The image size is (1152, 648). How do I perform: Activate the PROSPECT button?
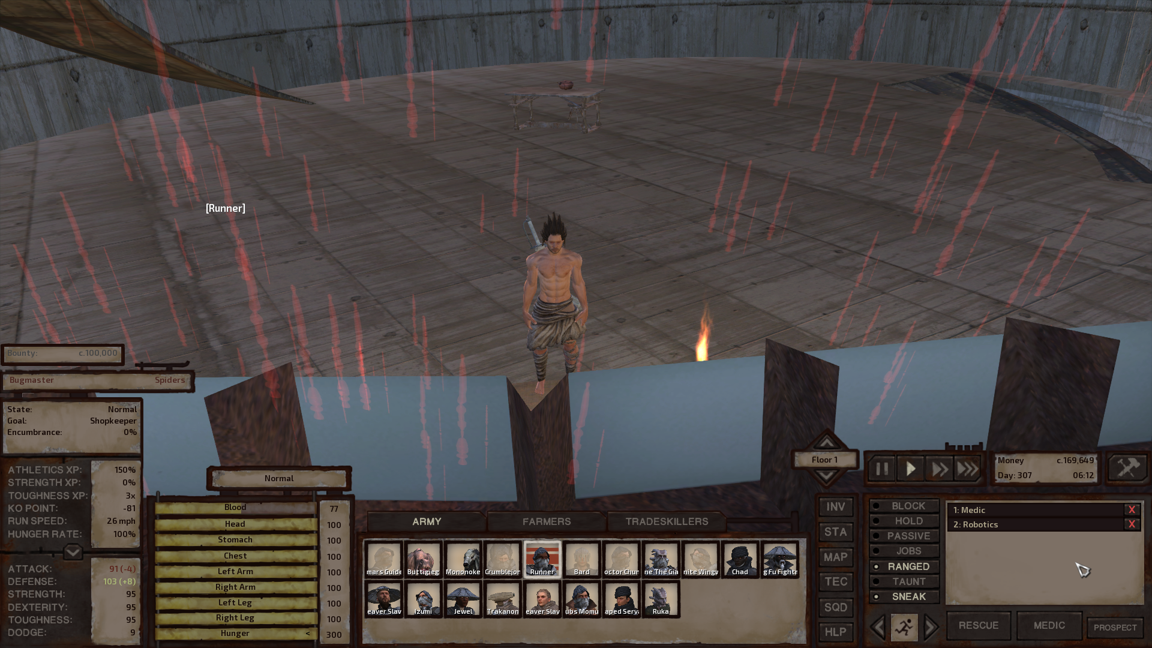[1114, 627]
